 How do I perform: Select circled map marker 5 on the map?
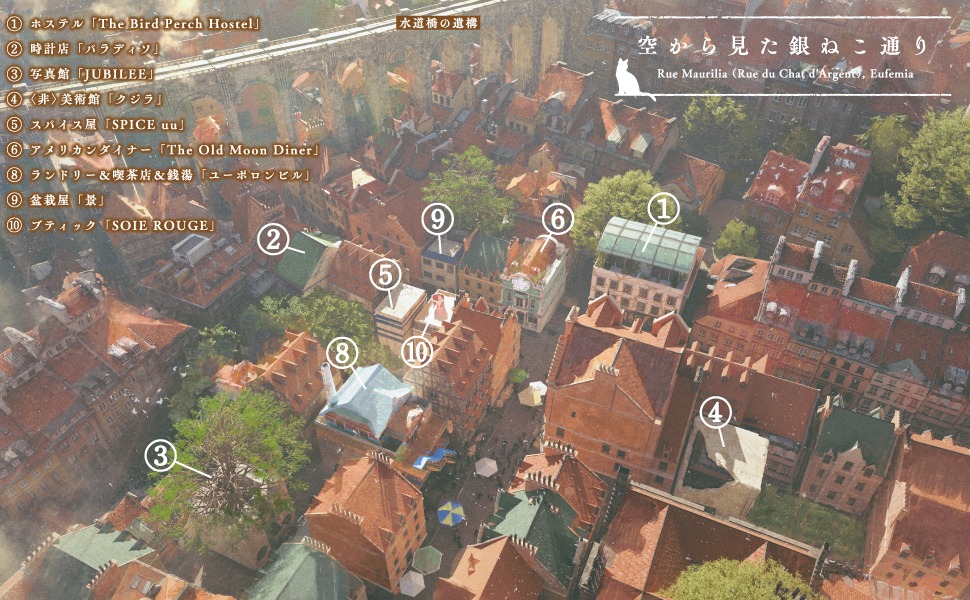386,272
